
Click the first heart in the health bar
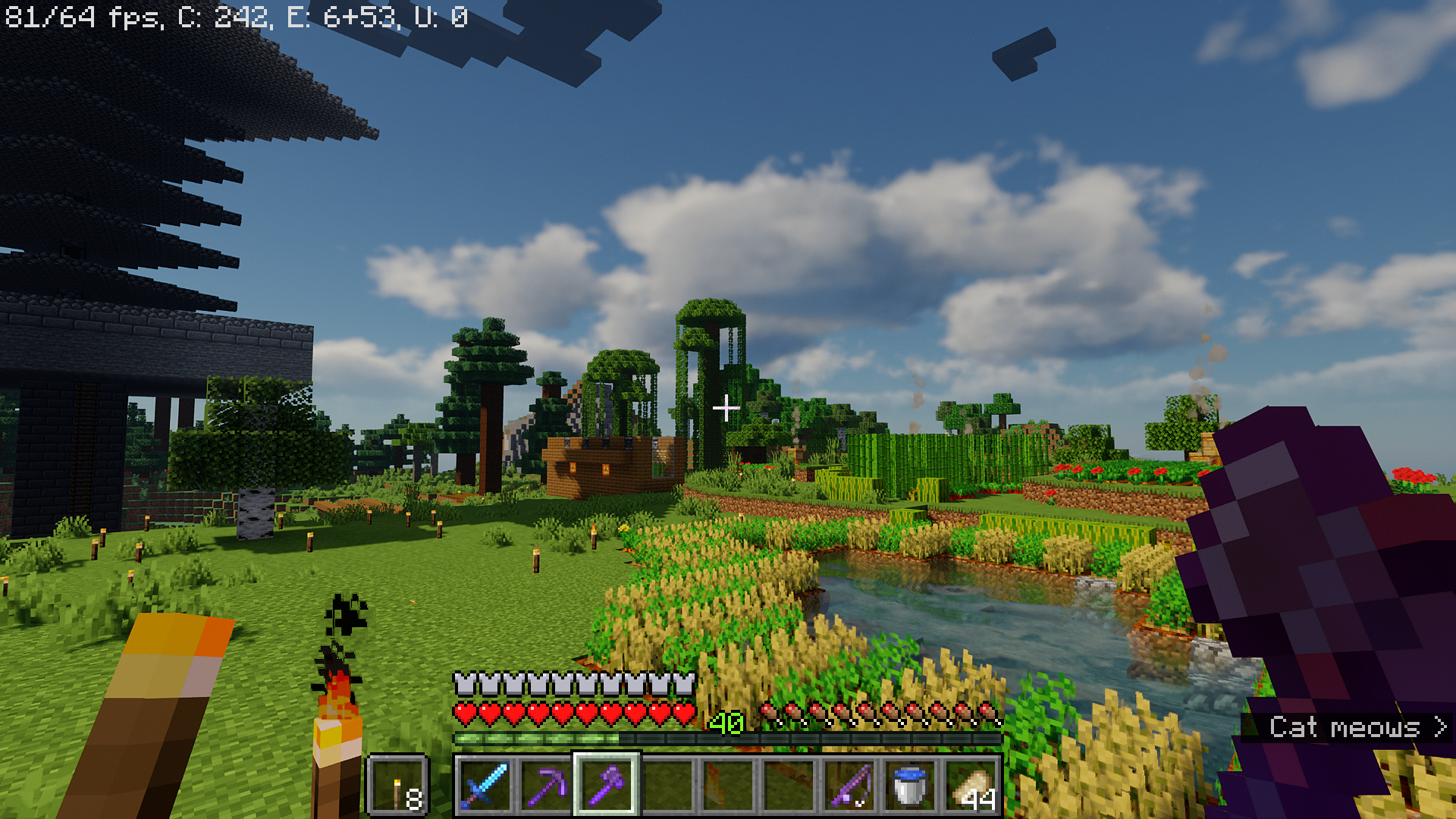coord(462,713)
